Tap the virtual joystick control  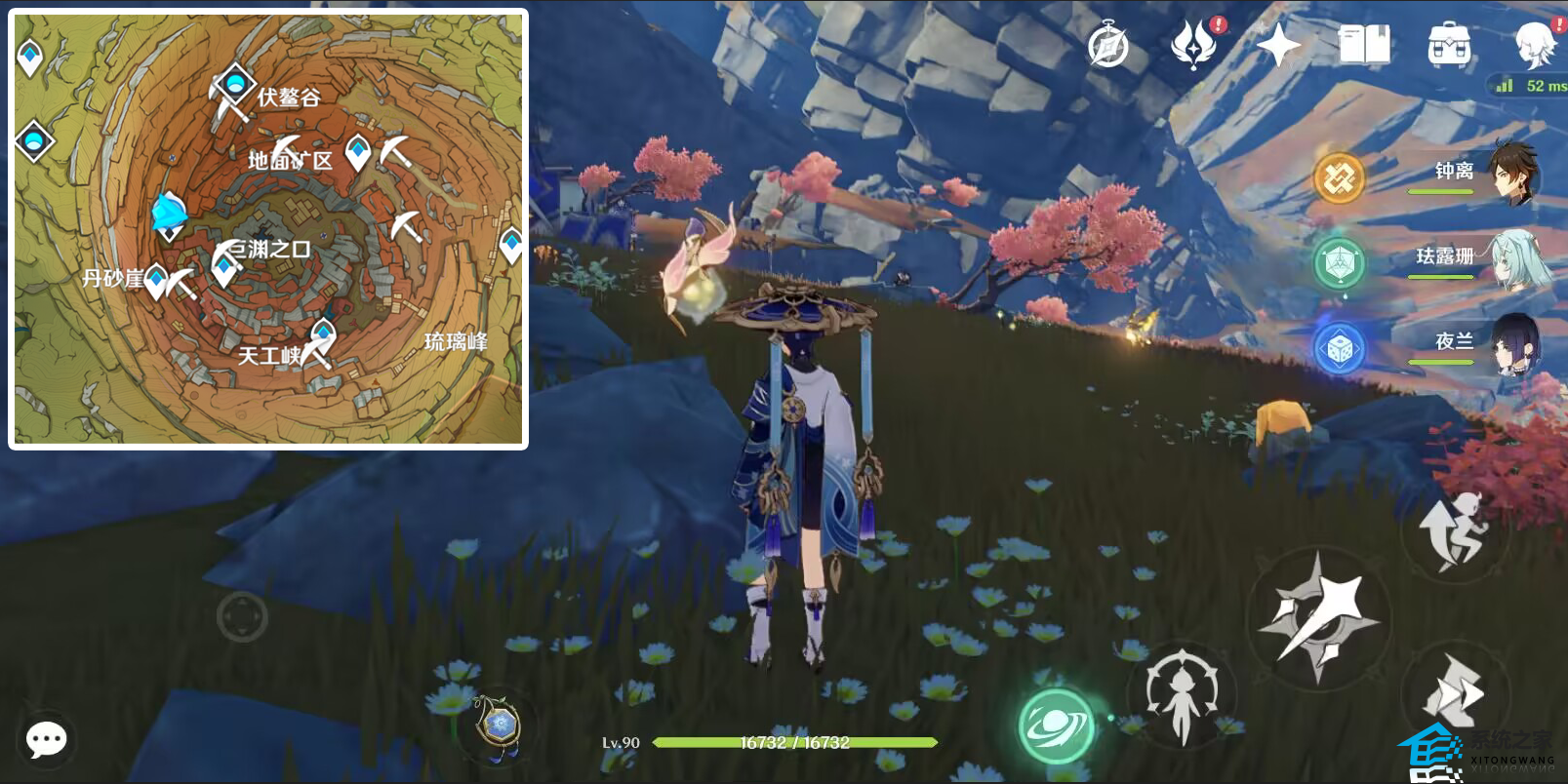coord(242,616)
